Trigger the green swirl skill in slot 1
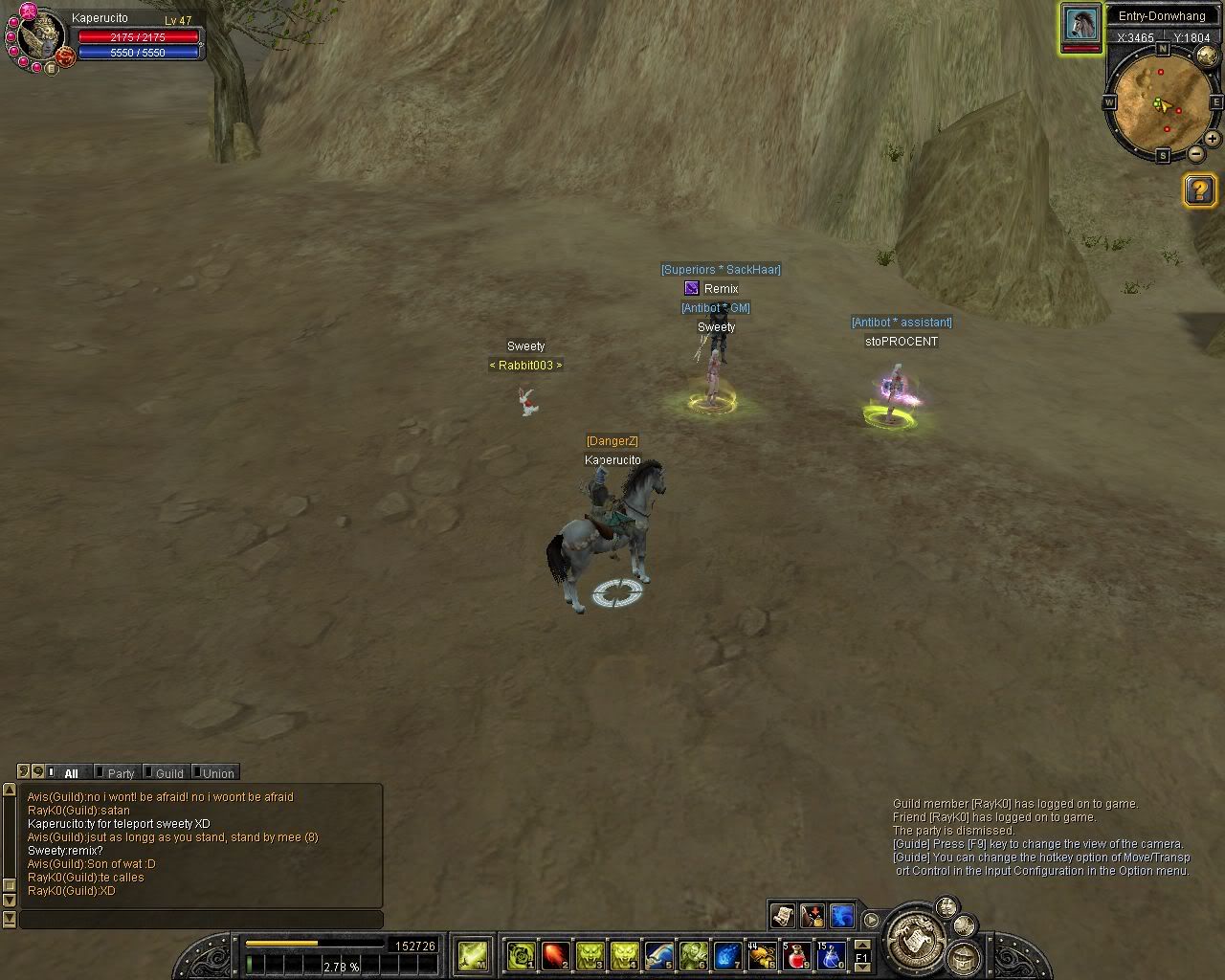The image size is (1225, 980). coord(521,955)
